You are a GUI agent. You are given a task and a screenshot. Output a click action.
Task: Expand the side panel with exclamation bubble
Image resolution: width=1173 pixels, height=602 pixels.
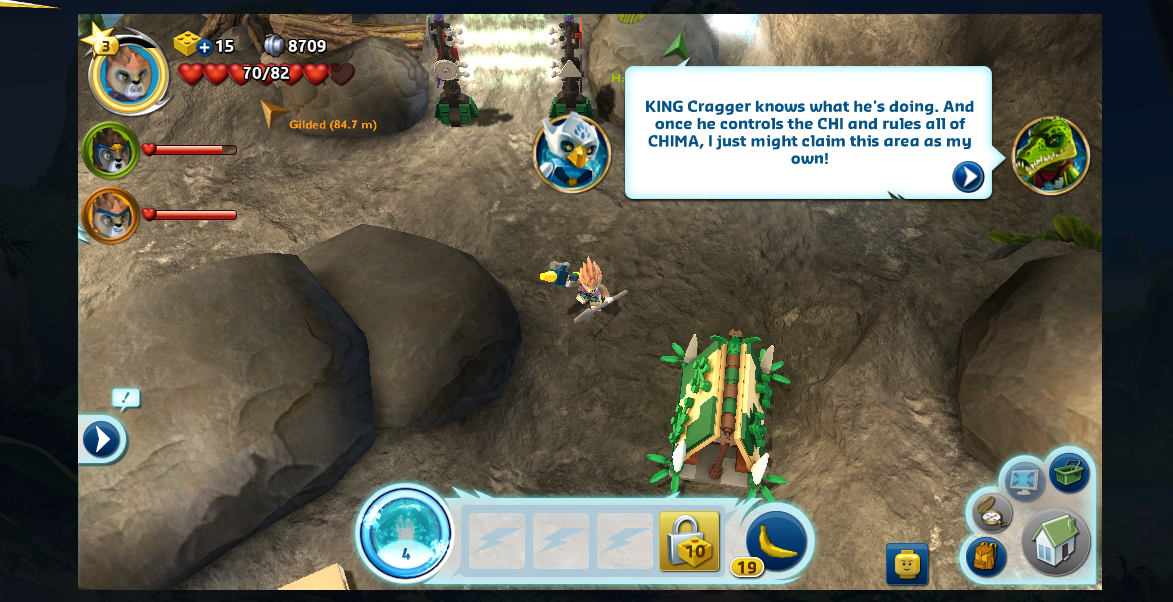(102, 439)
